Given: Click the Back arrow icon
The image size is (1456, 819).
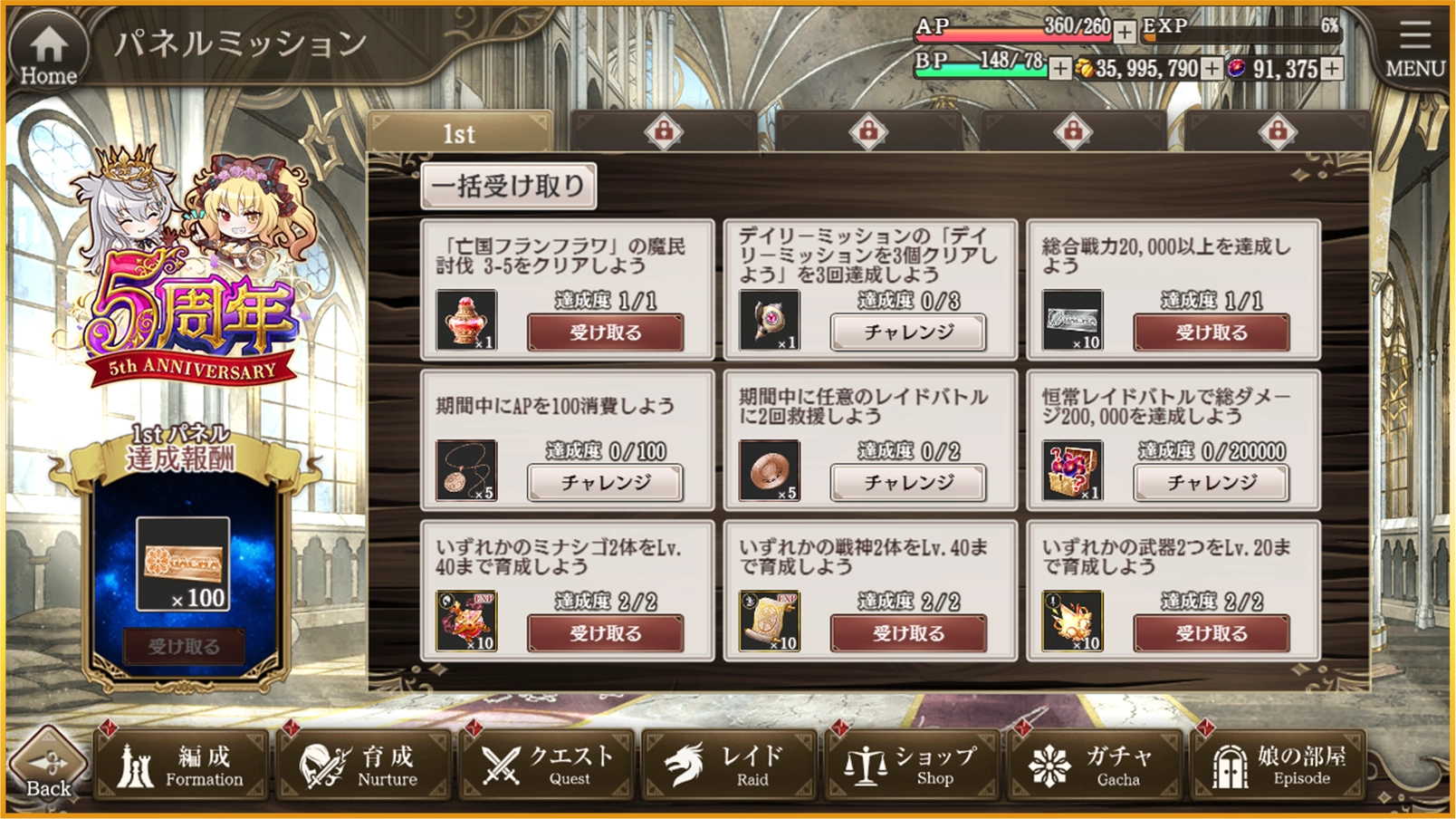Looking at the screenshot, I should pyautogui.click(x=47, y=761).
